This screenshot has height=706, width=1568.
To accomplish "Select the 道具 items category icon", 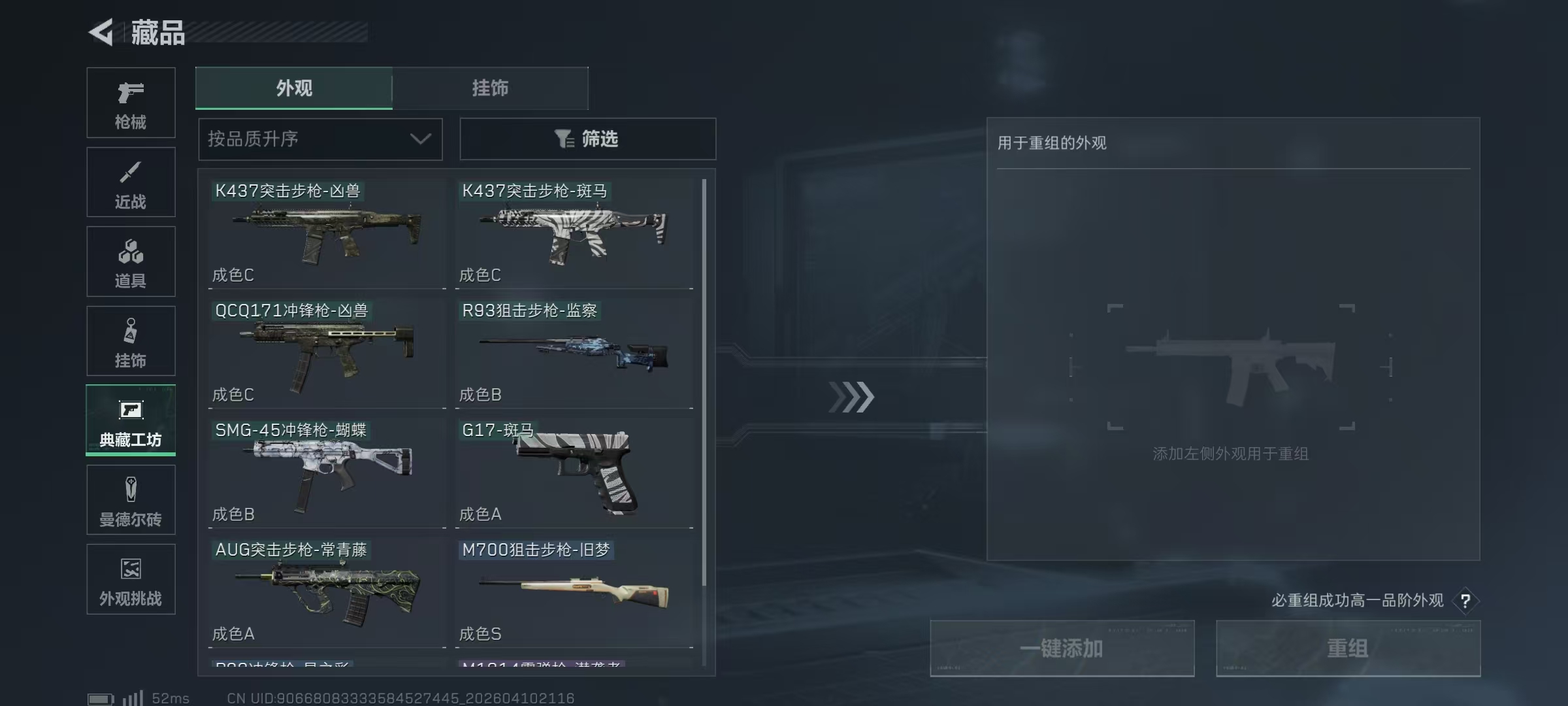I will click(131, 261).
